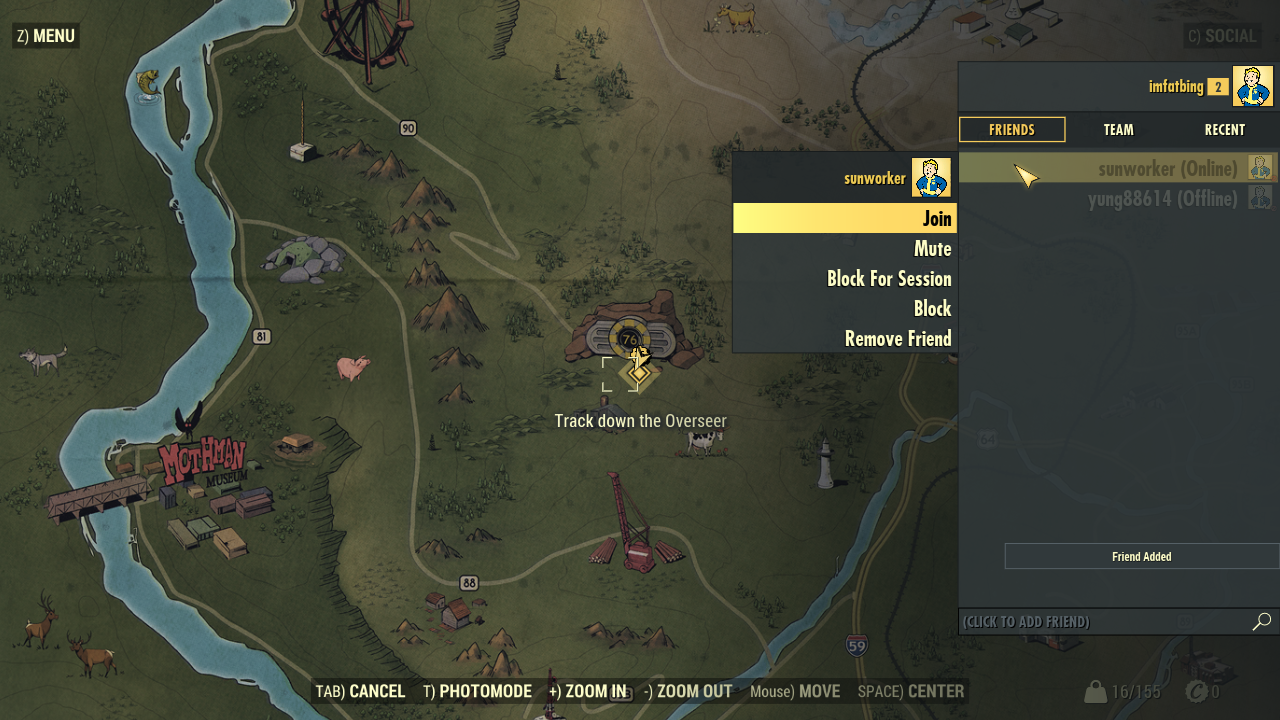Select sunworker (Online) in friends list

(x=1117, y=168)
